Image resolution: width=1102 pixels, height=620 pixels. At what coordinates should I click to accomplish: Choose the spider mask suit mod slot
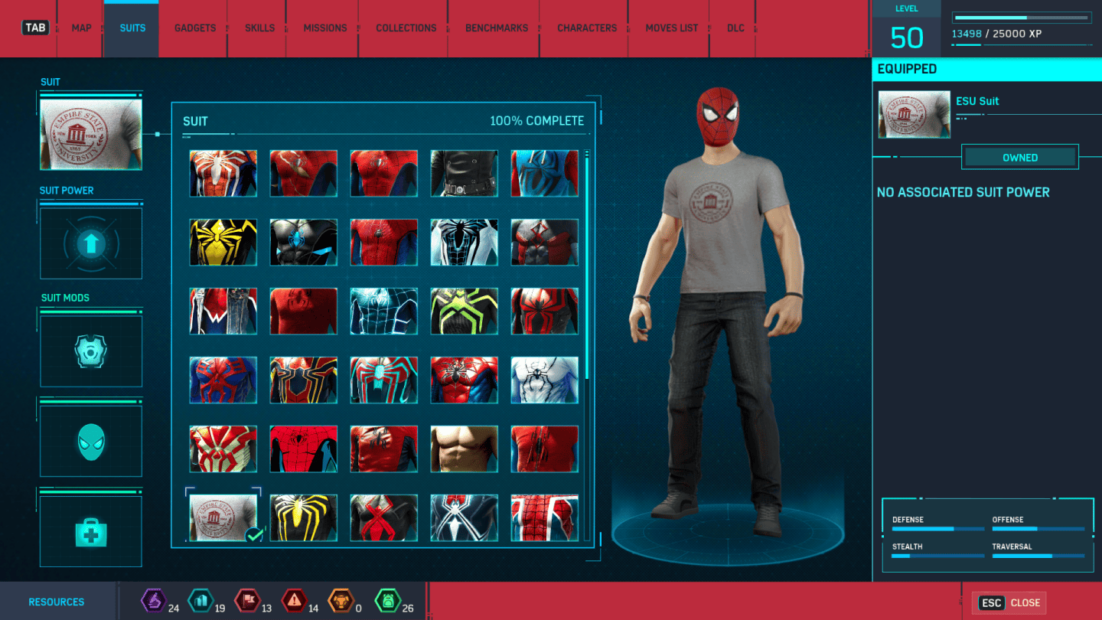coord(91,441)
